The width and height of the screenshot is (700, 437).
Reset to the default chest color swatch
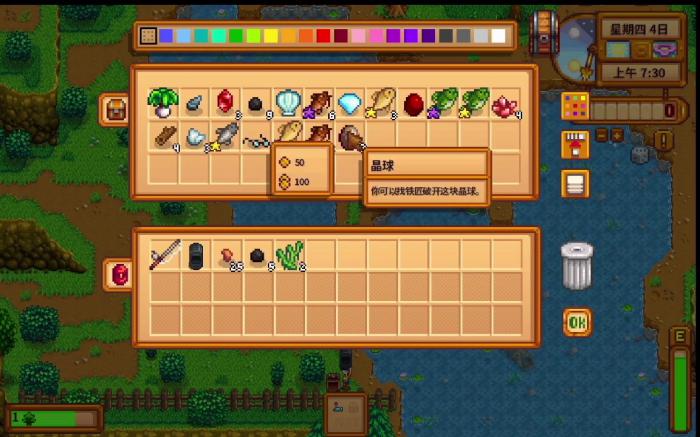click(x=148, y=37)
